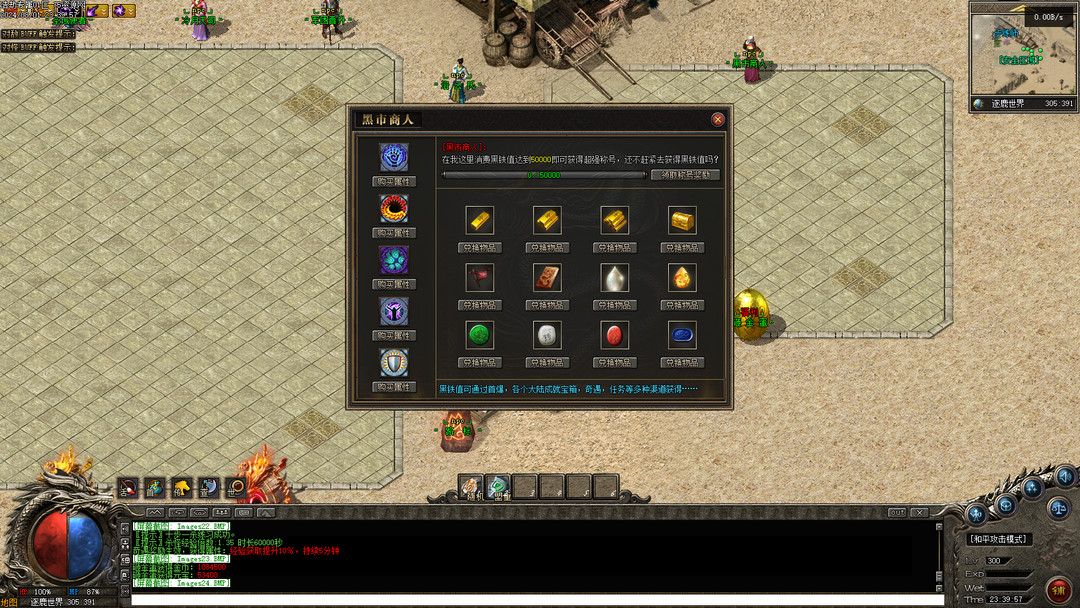Buy attribute under the fiery ring icon
1080x608 pixels.
(394, 233)
